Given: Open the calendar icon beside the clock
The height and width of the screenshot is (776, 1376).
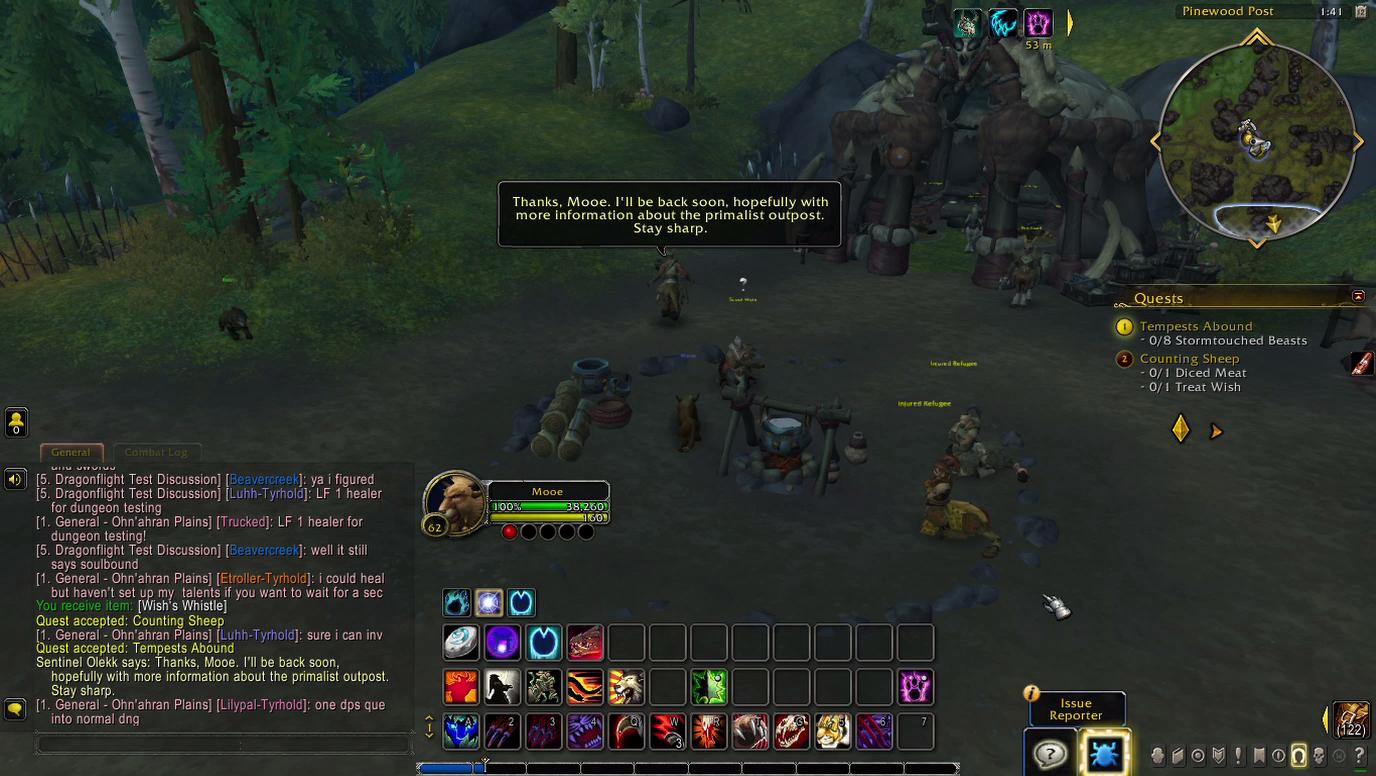Looking at the screenshot, I should 1360,12.
